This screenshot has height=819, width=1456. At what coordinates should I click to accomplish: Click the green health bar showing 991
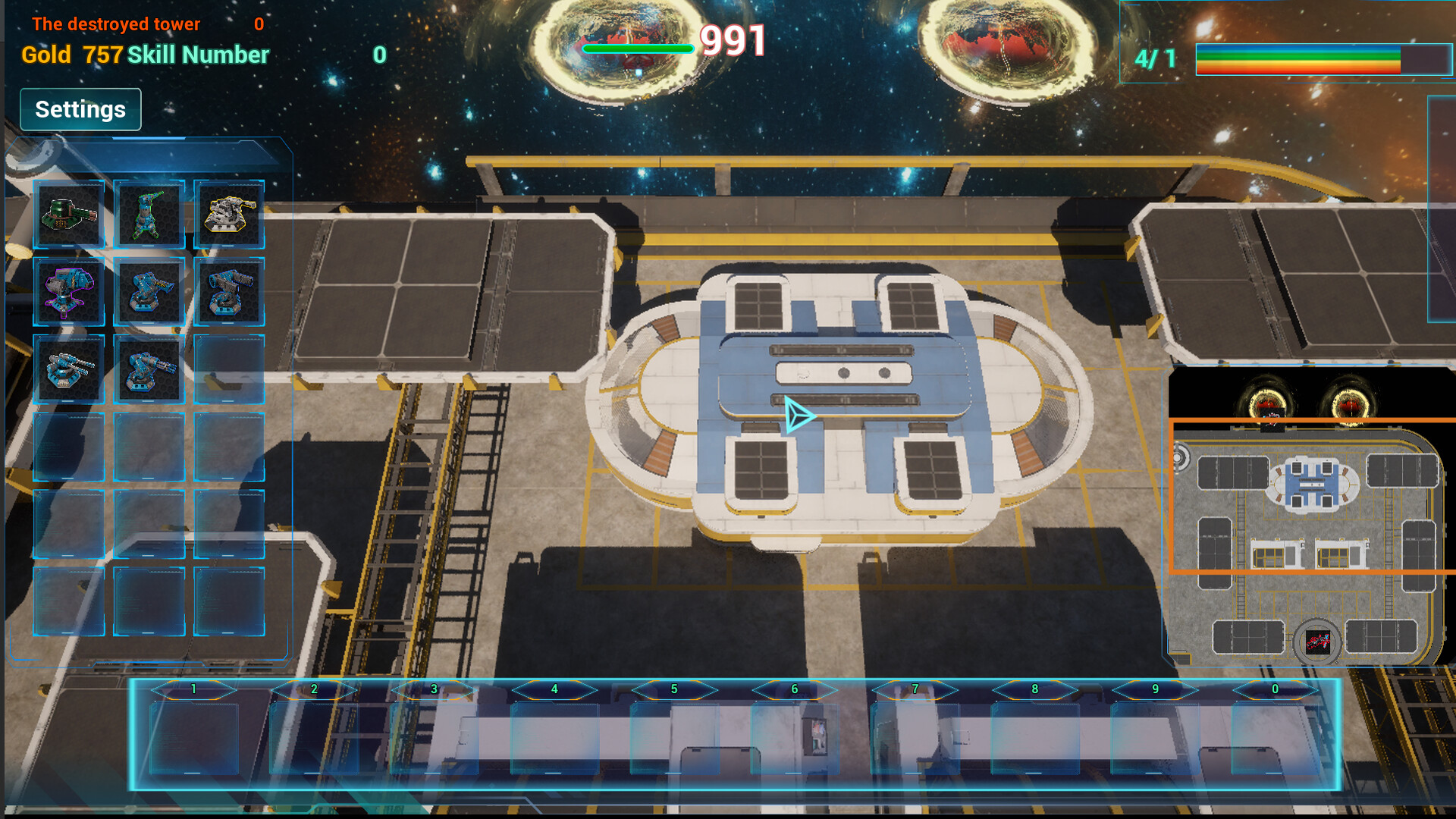pos(639,48)
